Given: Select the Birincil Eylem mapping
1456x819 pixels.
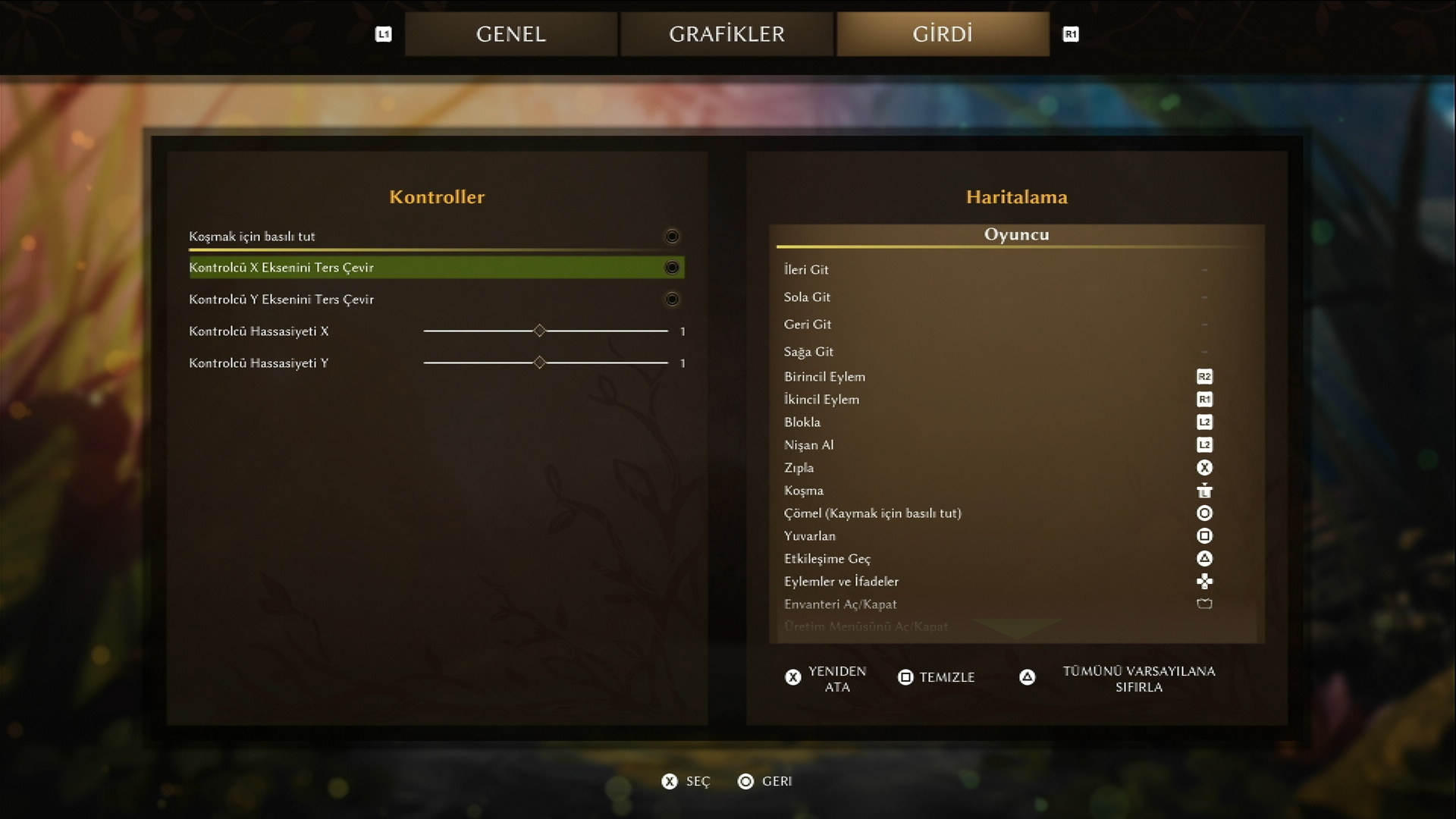Looking at the screenshot, I should click(1016, 377).
